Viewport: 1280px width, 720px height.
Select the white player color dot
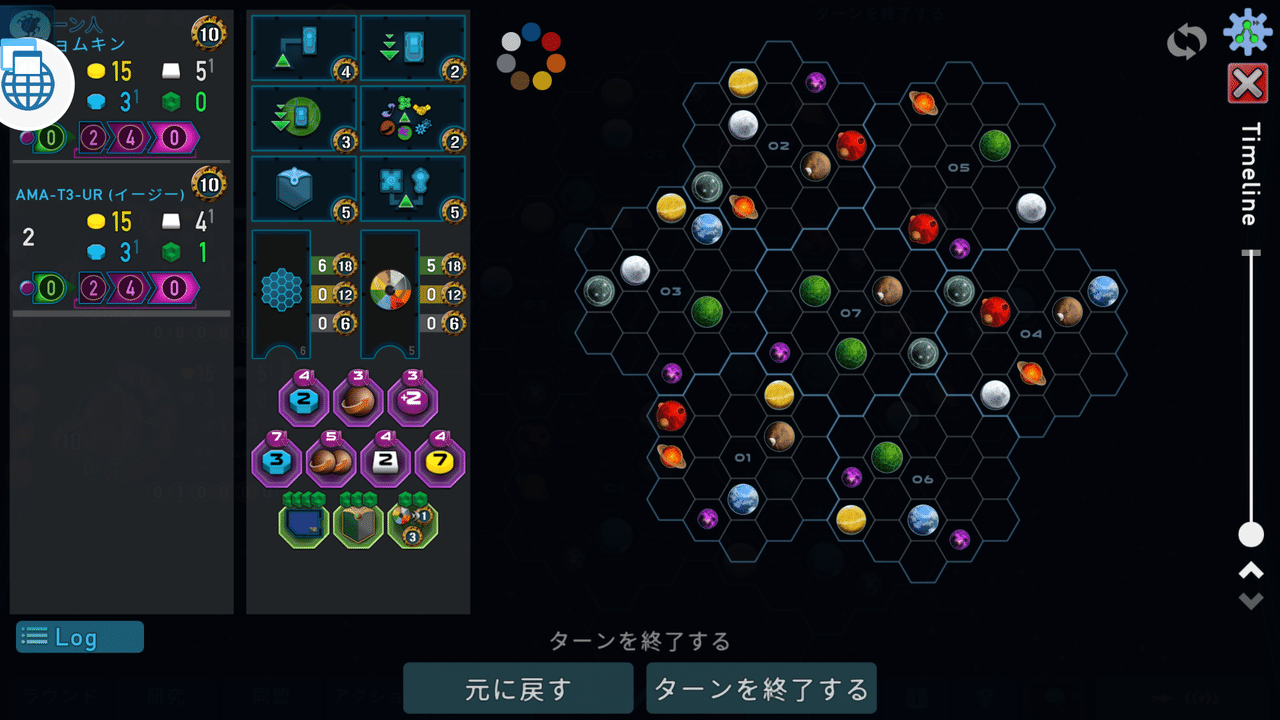coord(510,42)
